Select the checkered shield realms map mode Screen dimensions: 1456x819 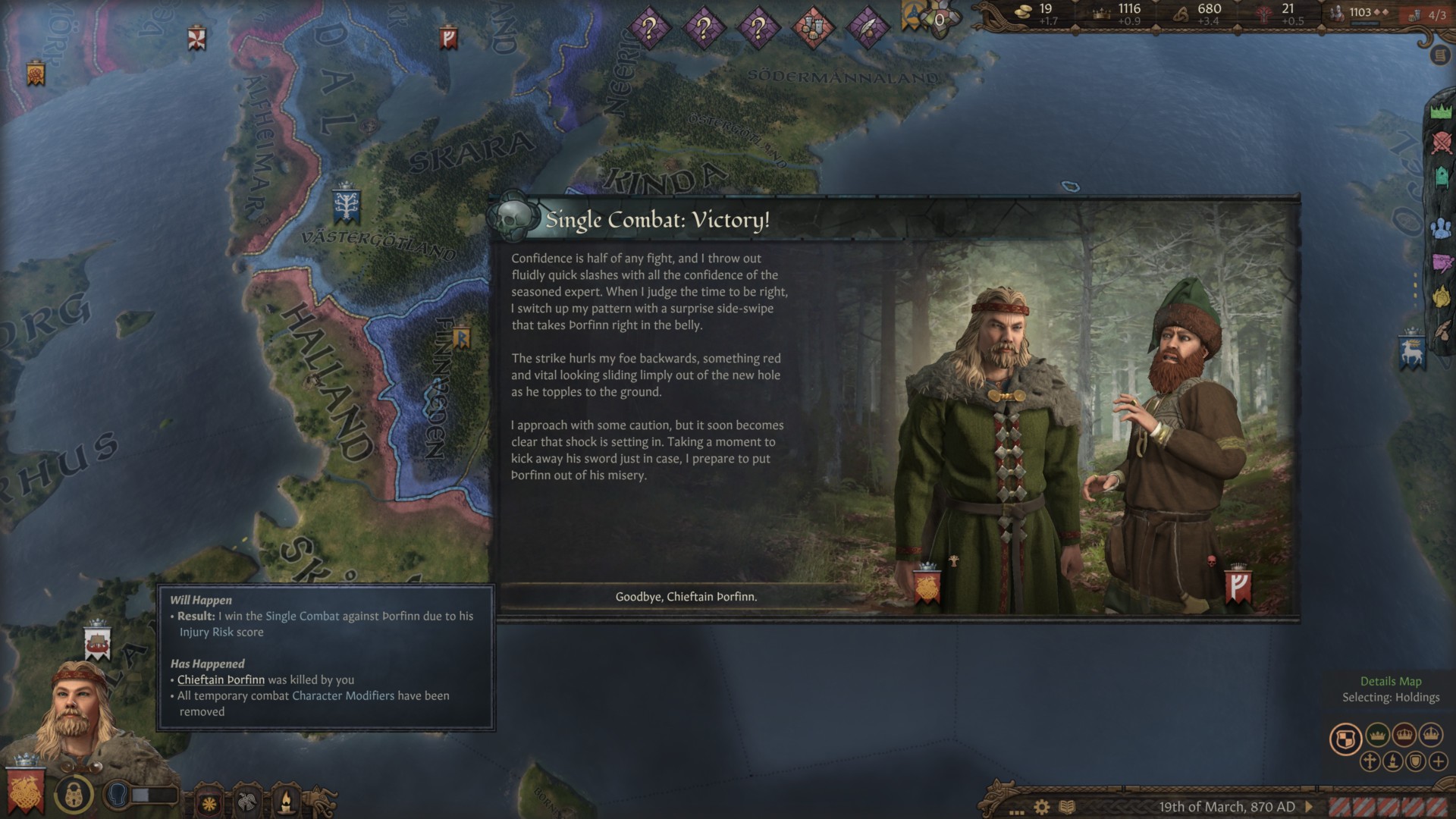tap(1345, 739)
